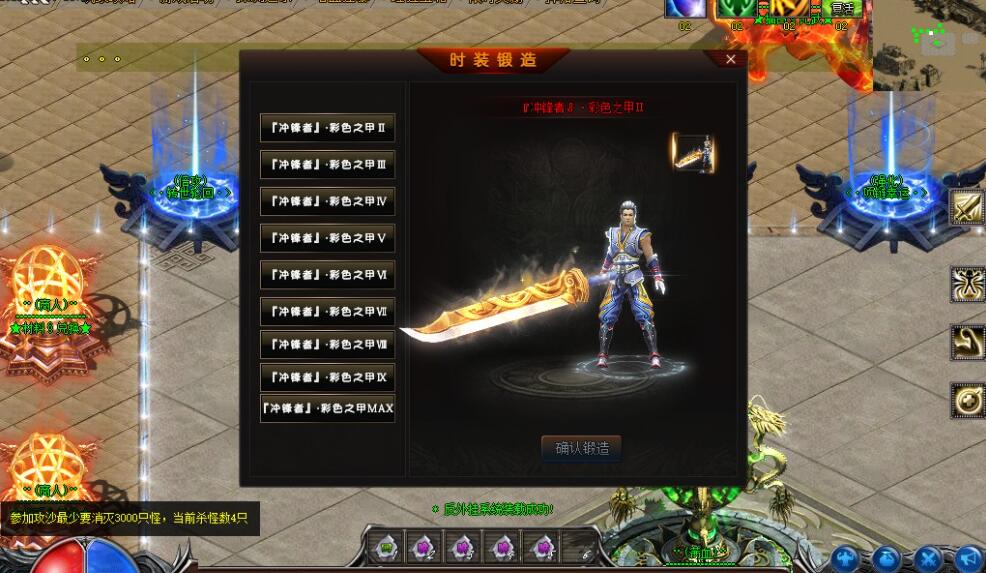Select 『冲锋者』·彩色之甲Ⅶ
This screenshot has width=986, height=573.
327,311
